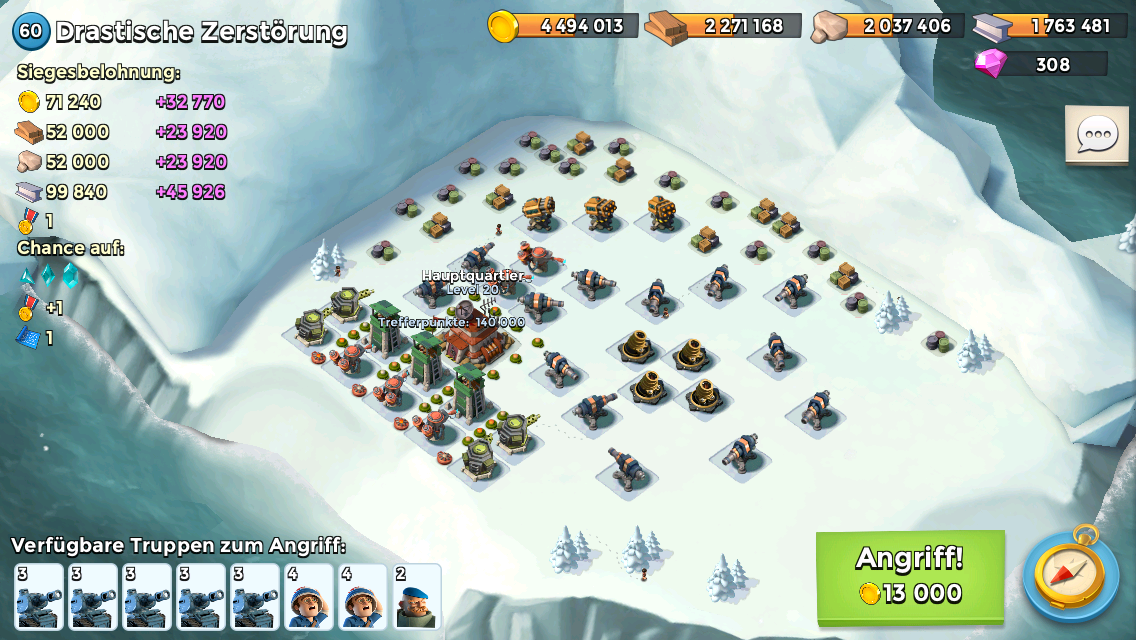Open the chat speech bubble
The height and width of the screenshot is (640, 1136).
point(1097,135)
